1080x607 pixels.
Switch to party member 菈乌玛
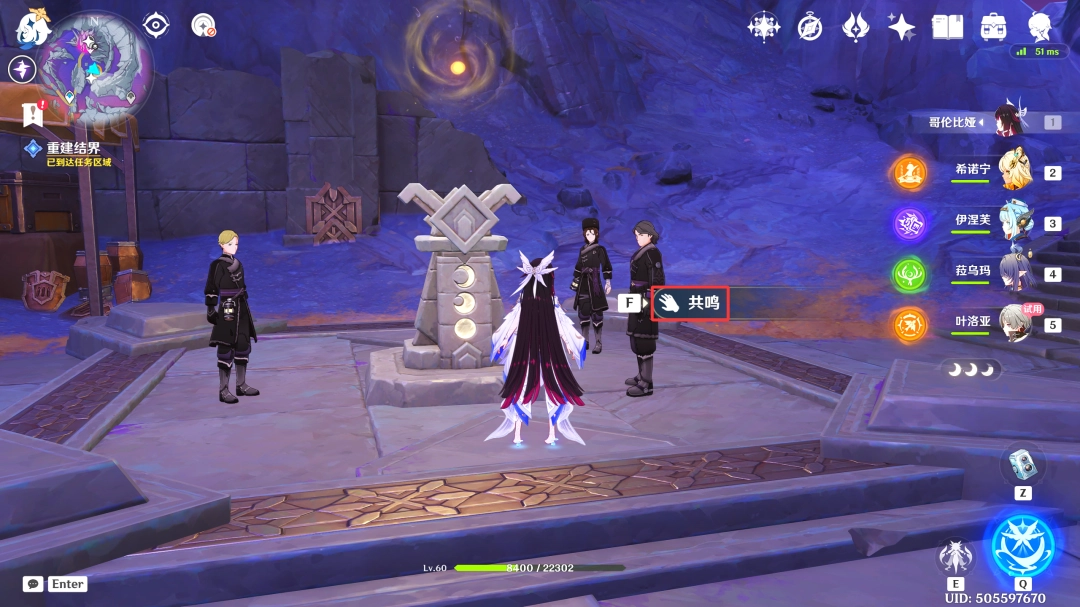tap(1015, 272)
